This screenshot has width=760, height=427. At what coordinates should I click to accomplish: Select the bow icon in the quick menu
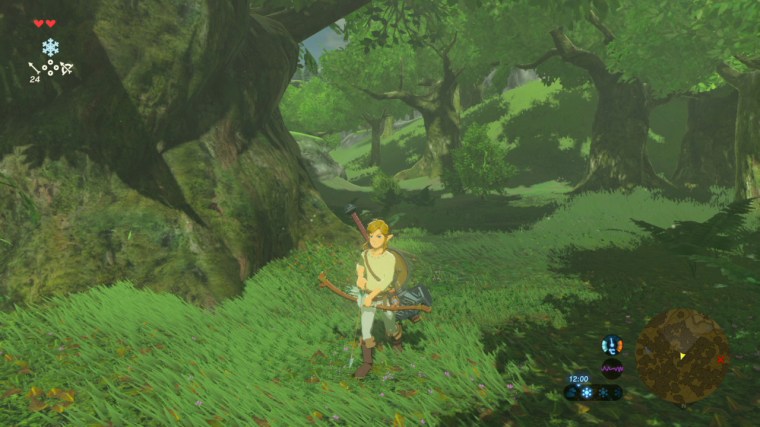pyautogui.click(x=66, y=68)
